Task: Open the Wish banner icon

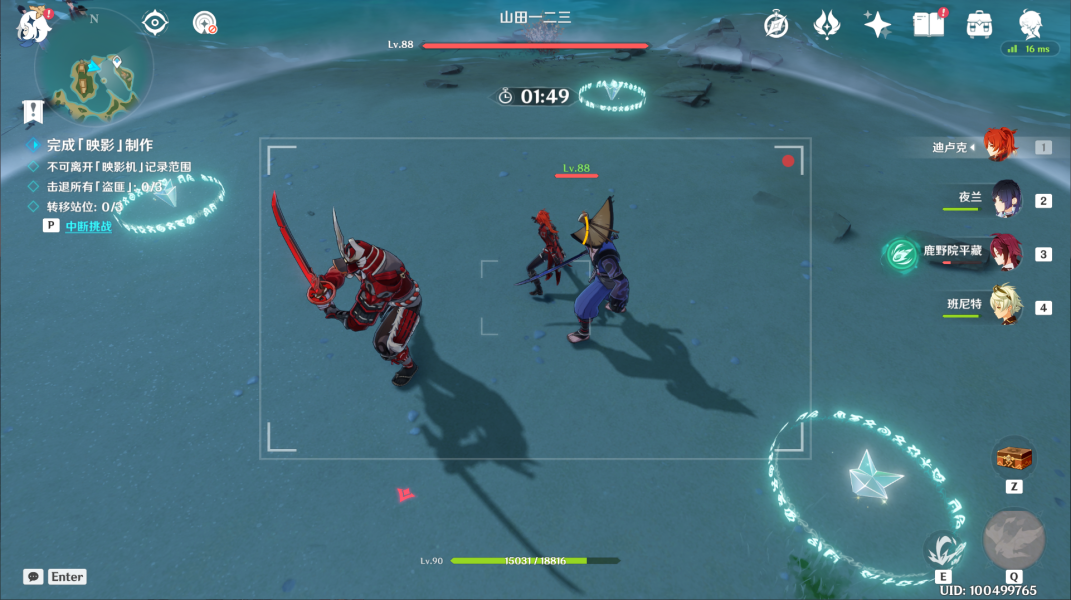Action: (x=826, y=25)
